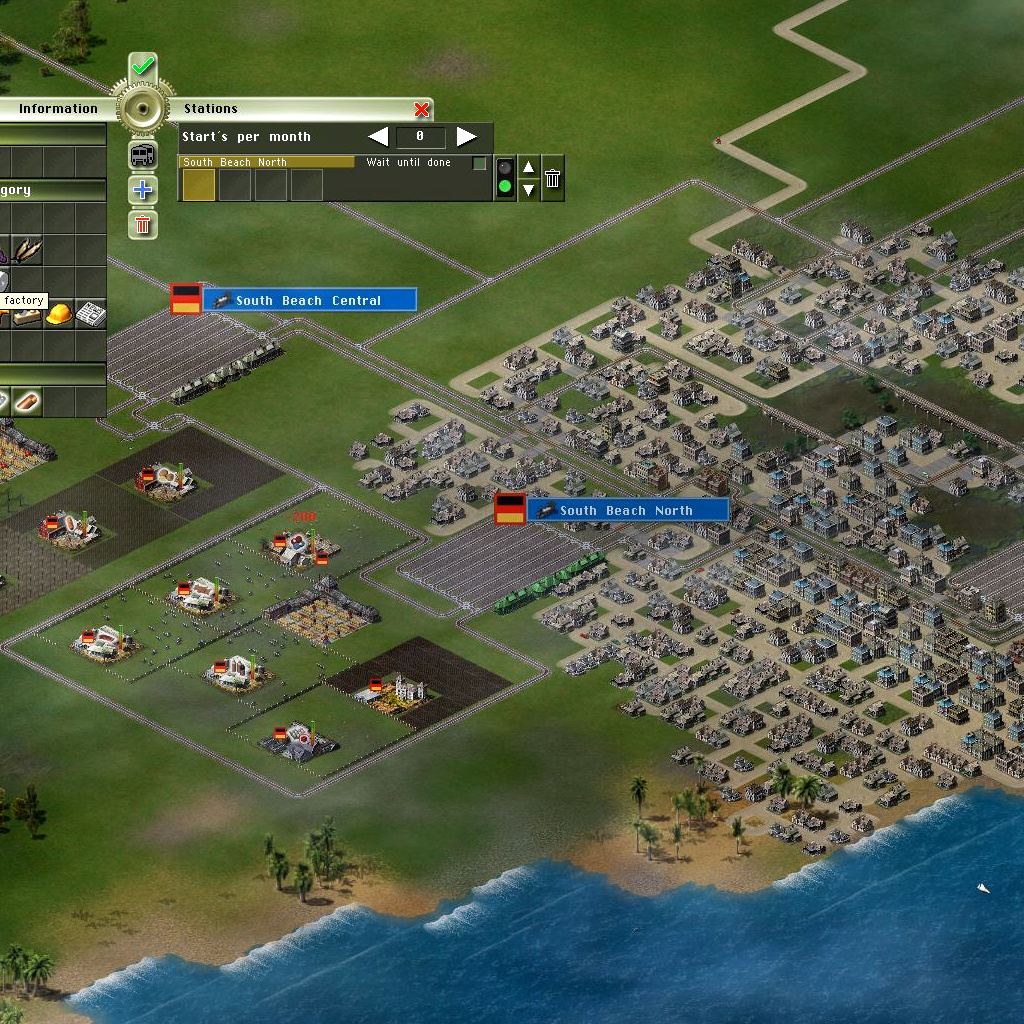Confirm with the green checkmark button
This screenshot has width=1024, height=1024.
pyautogui.click(x=143, y=67)
